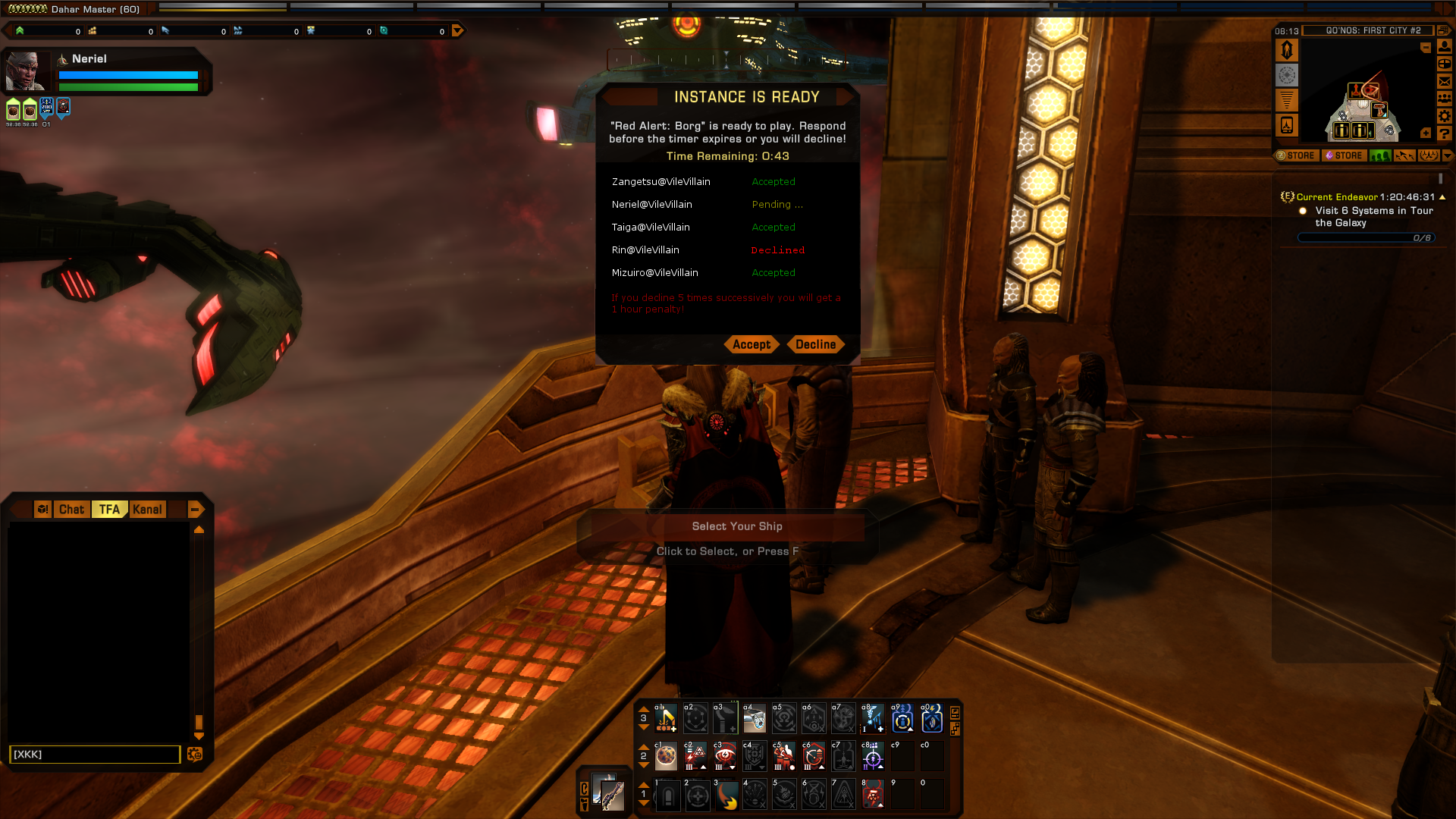1456x819 pixels.
Task: Zoom out the minimap
Action: pos(1426,48)
